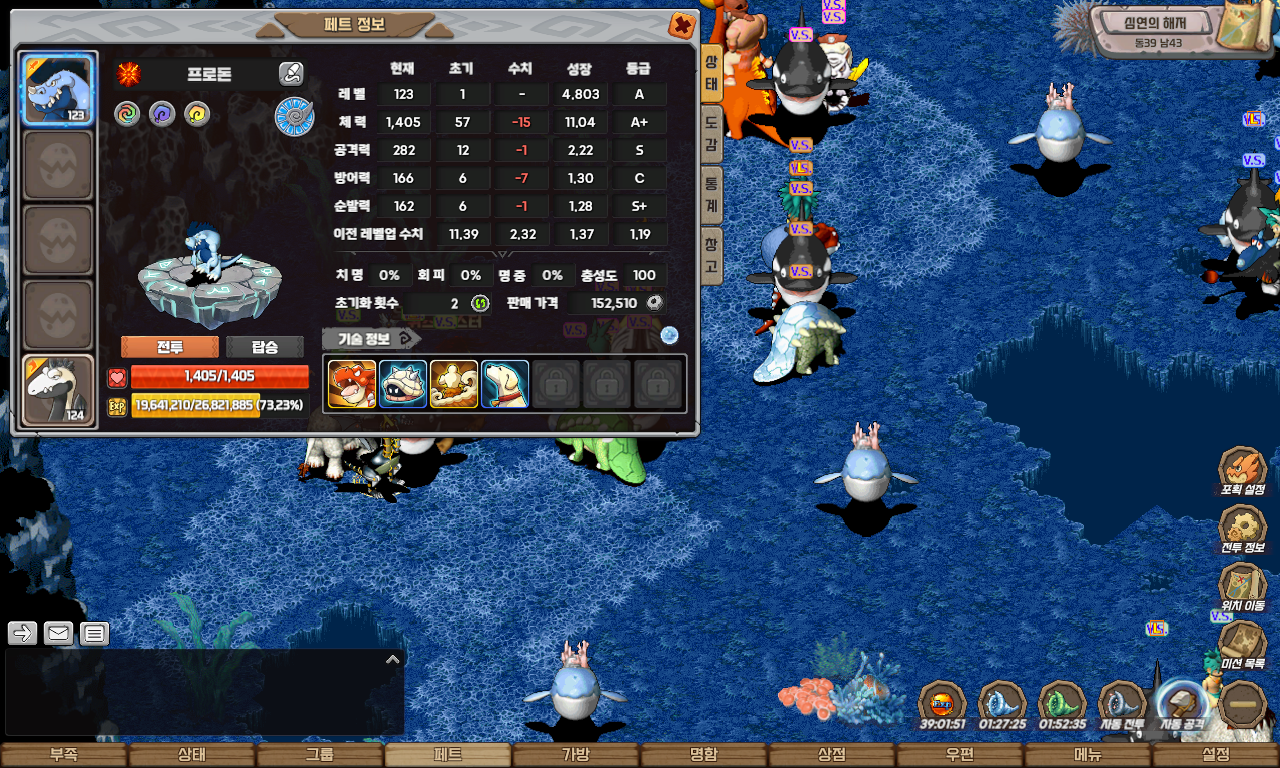
Task: Click the 탑승 mount button
Action: pos(265,347)
